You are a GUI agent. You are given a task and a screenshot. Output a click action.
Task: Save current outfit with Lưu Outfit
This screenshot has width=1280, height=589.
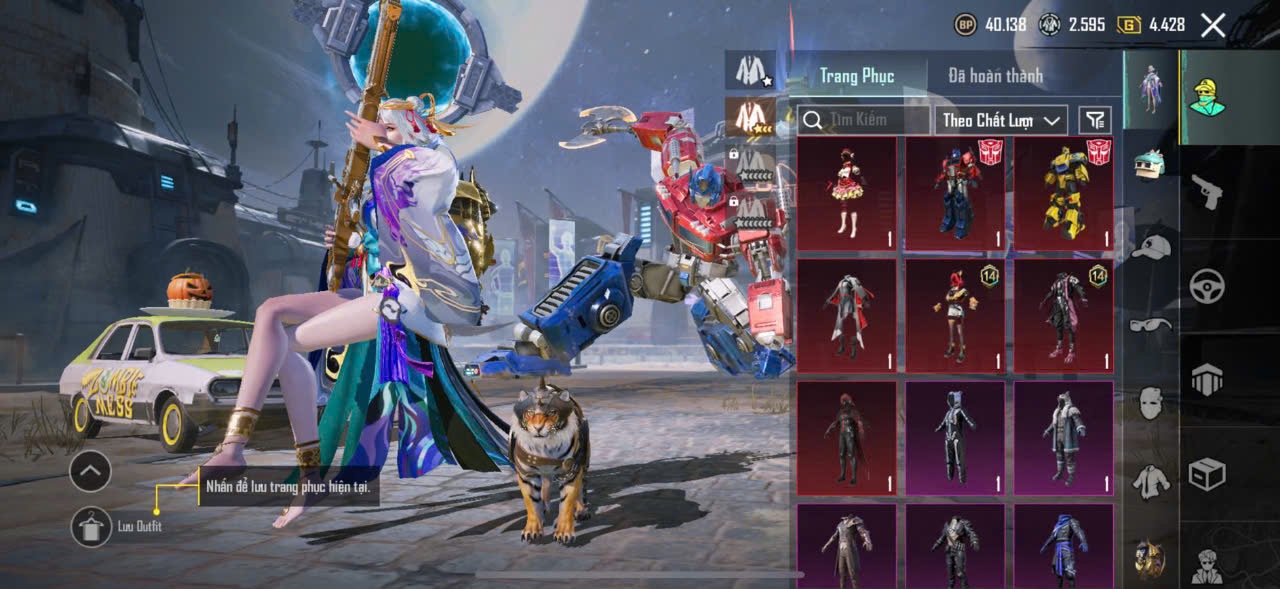(x=91, y=526)
